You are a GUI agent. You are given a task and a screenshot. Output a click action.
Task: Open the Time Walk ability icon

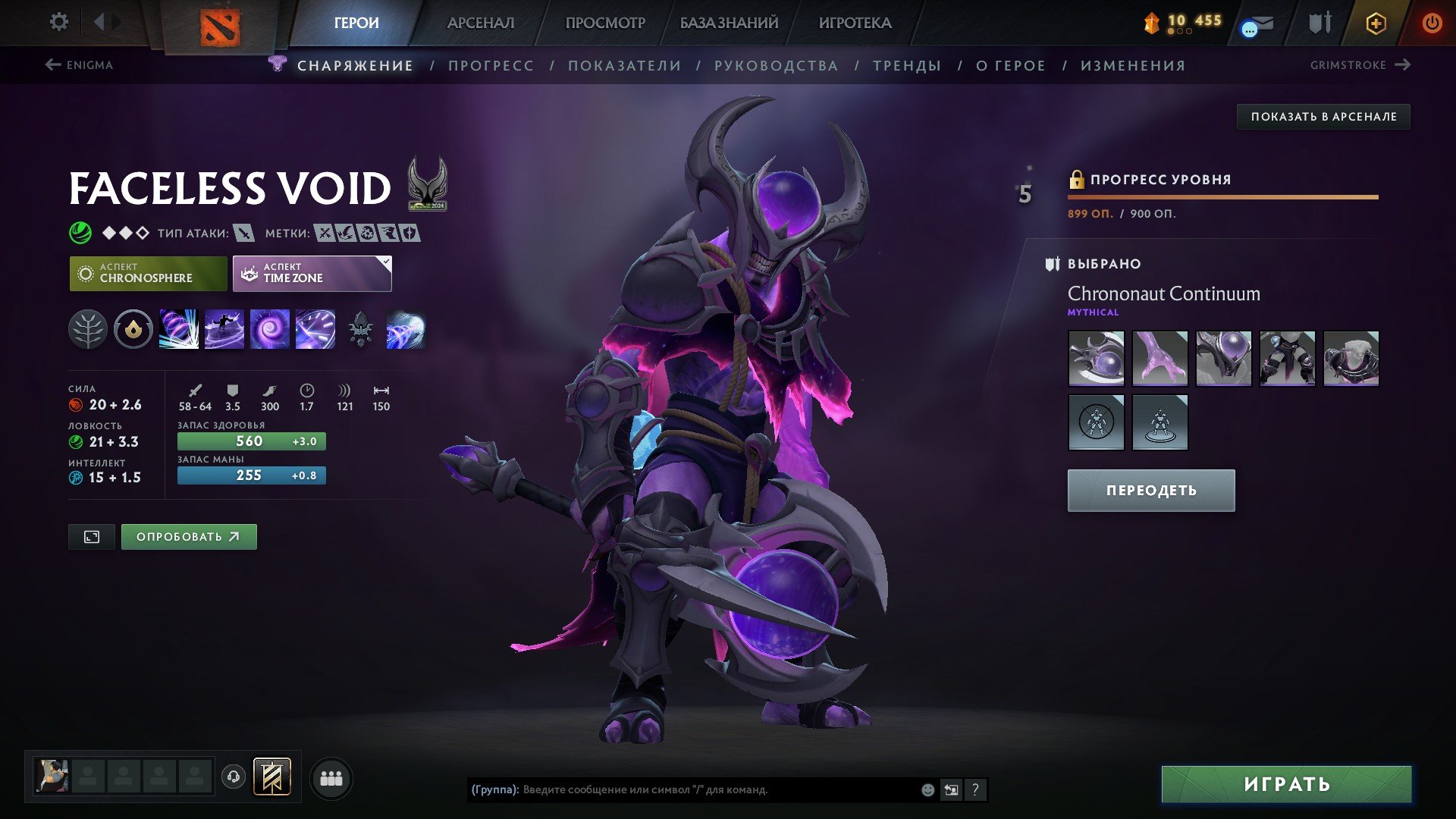pos(177,330)
